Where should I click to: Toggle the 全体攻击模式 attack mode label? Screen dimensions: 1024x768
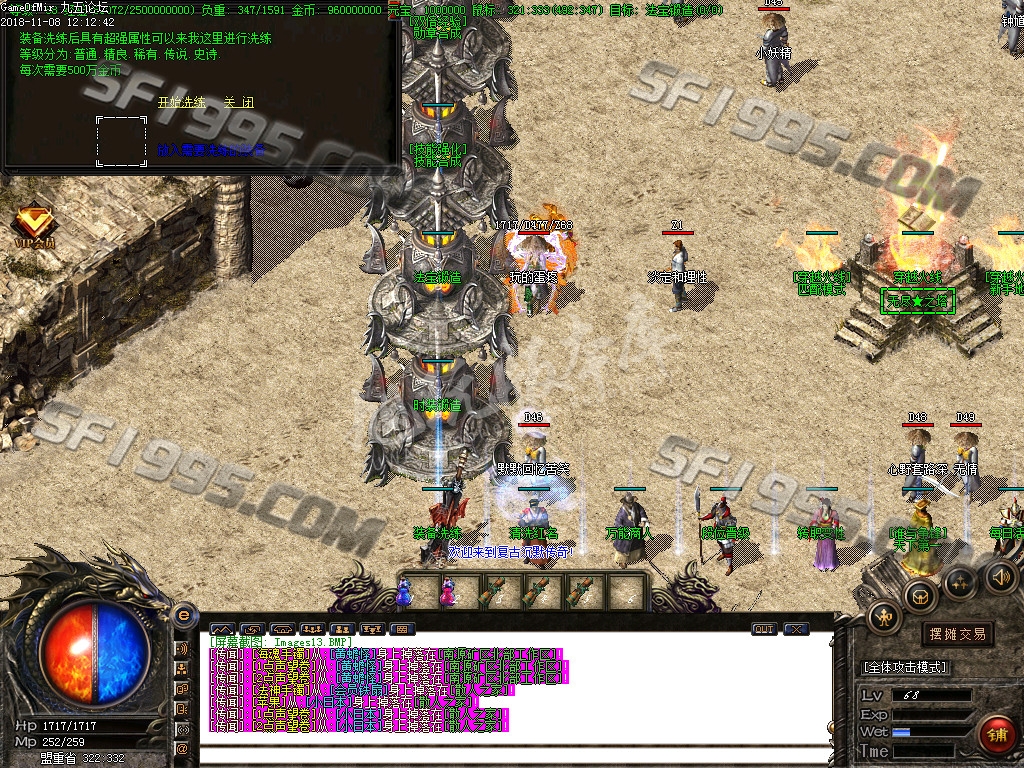click(905, 667)
